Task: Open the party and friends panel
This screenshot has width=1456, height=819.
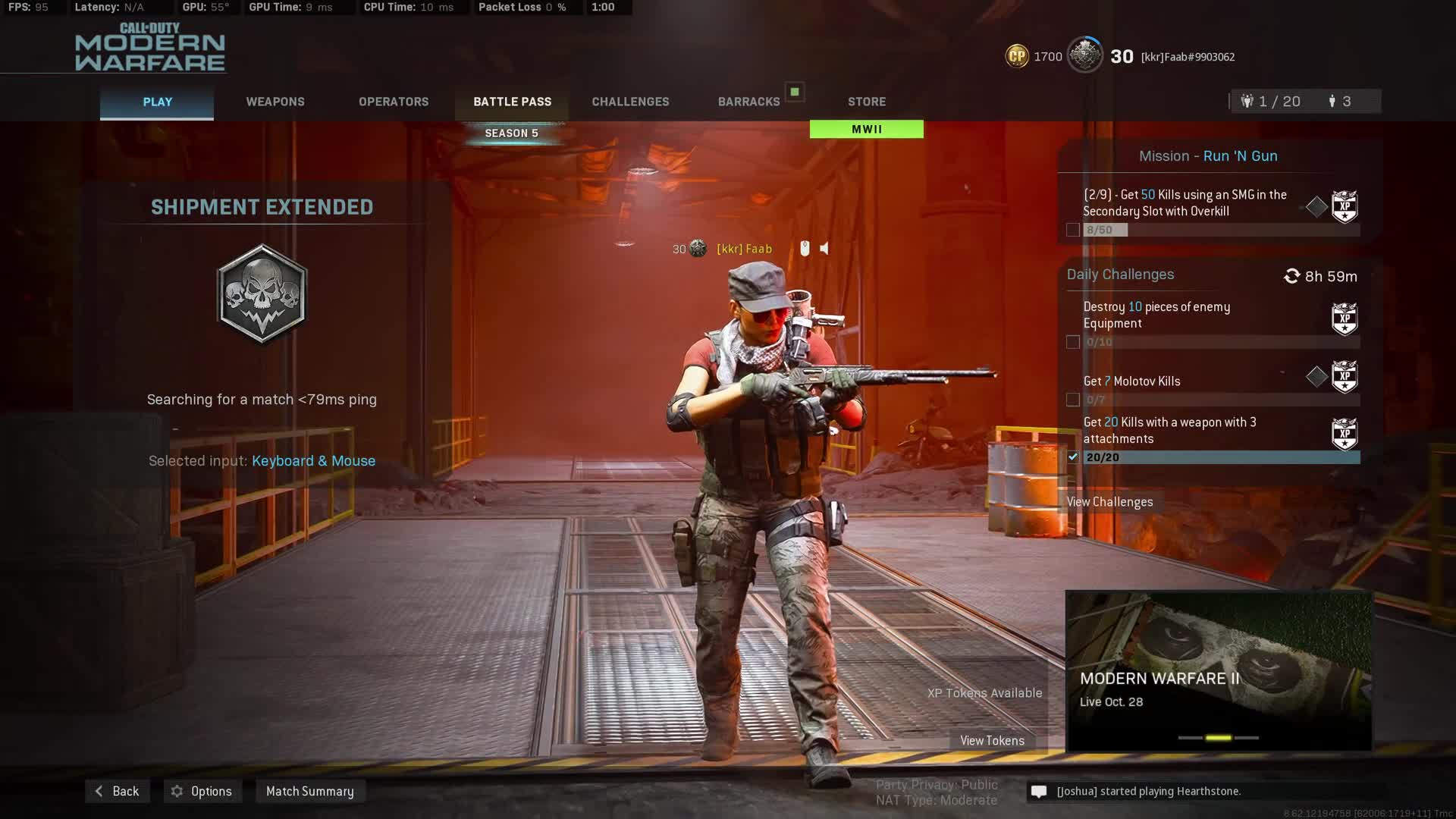Action: [x=1304, y=102]
